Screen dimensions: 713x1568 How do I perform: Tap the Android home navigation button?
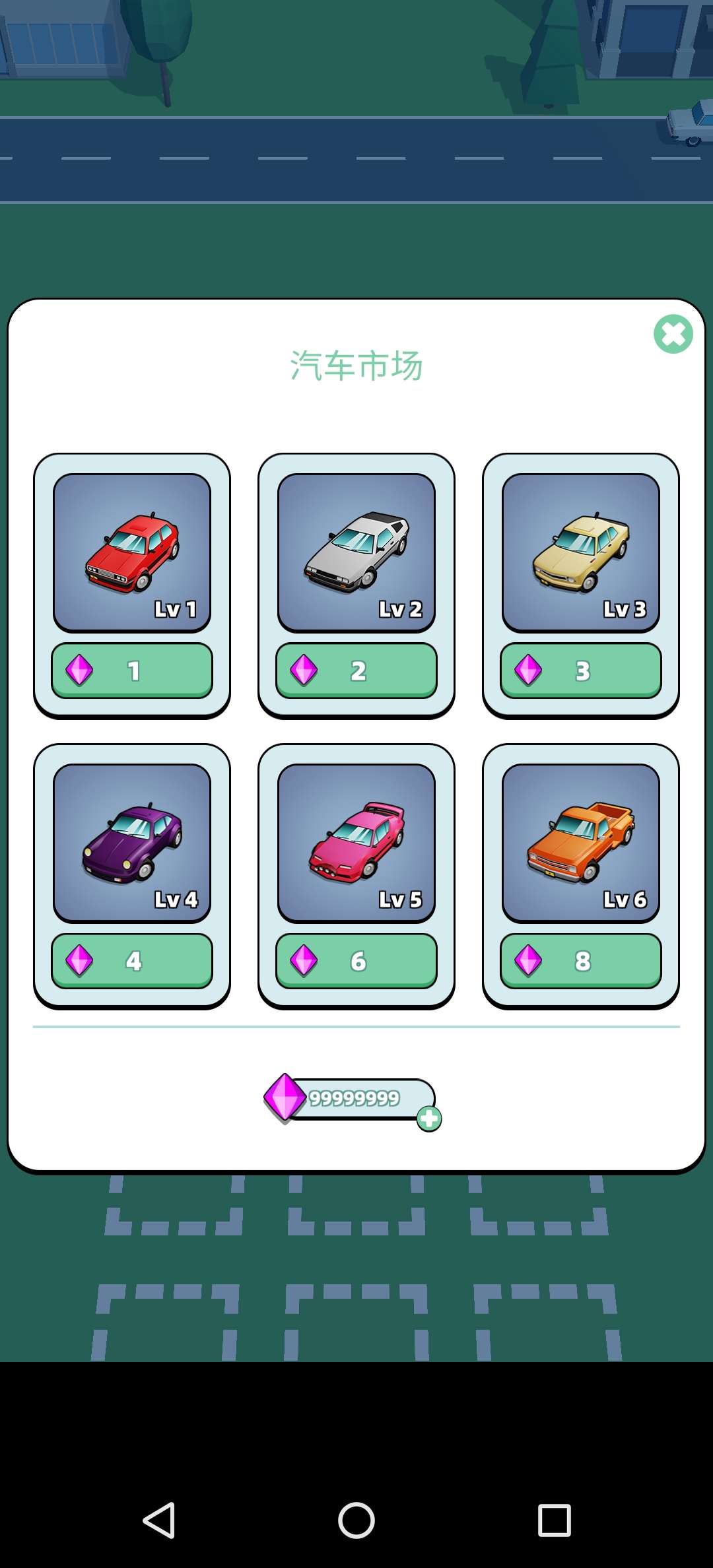[356, 1520]
